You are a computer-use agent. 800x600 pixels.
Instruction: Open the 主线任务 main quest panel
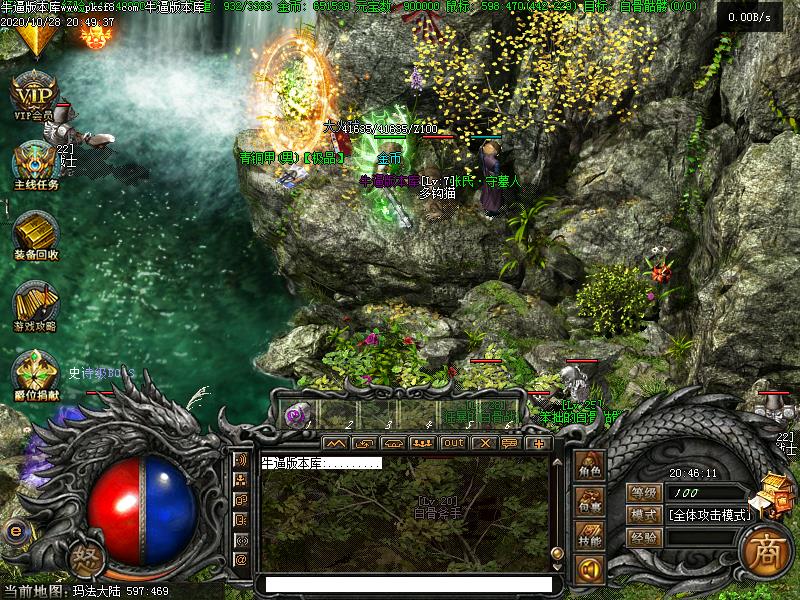click(35, 162)
